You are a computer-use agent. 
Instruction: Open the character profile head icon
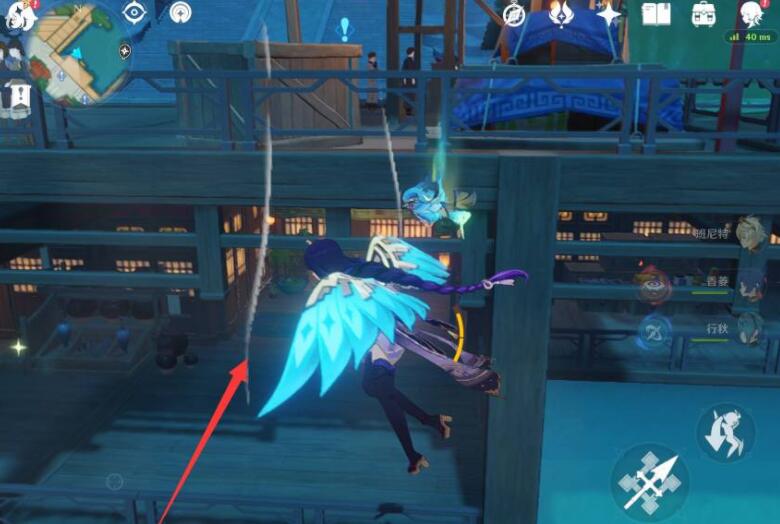point(751,13)
